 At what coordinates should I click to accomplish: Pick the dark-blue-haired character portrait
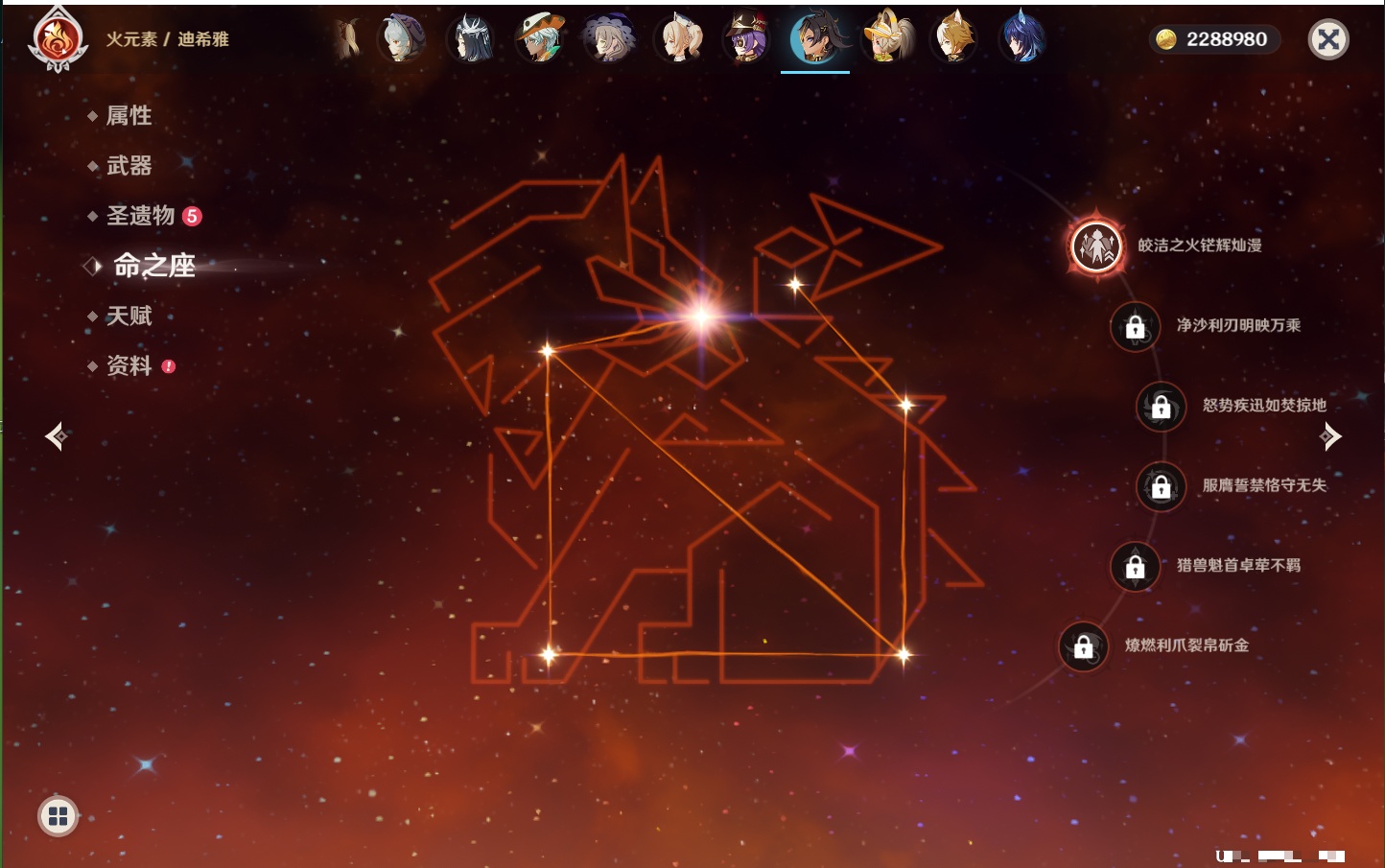pos(1022,39)
